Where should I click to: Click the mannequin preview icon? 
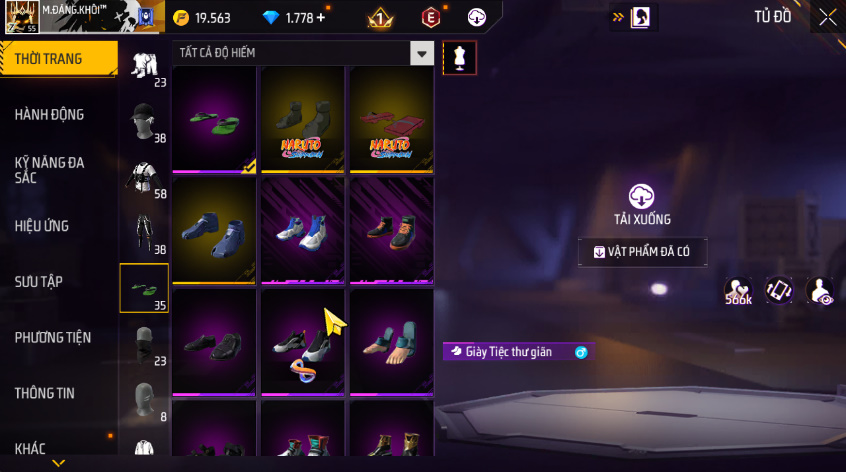(x=459, y=57)
